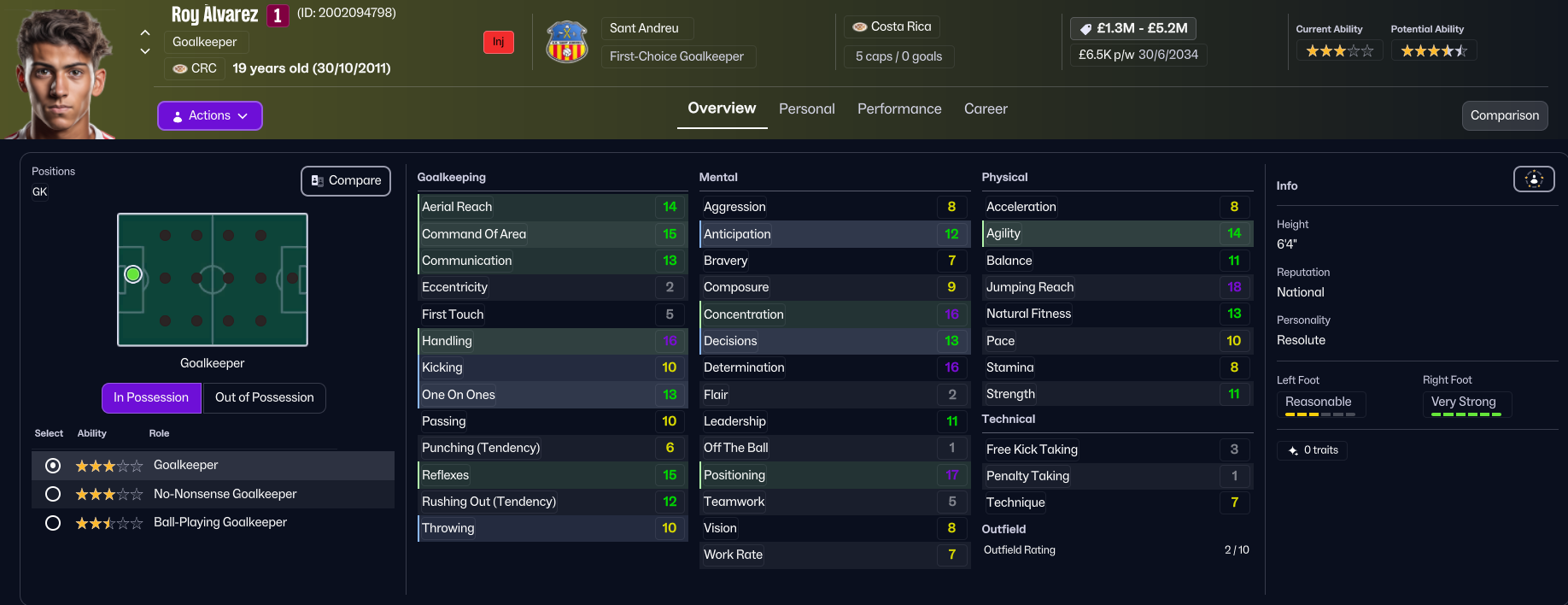Viewport: 1568px width, 605px height.
Task: Select the Overview tab
Action: (722, 109)
